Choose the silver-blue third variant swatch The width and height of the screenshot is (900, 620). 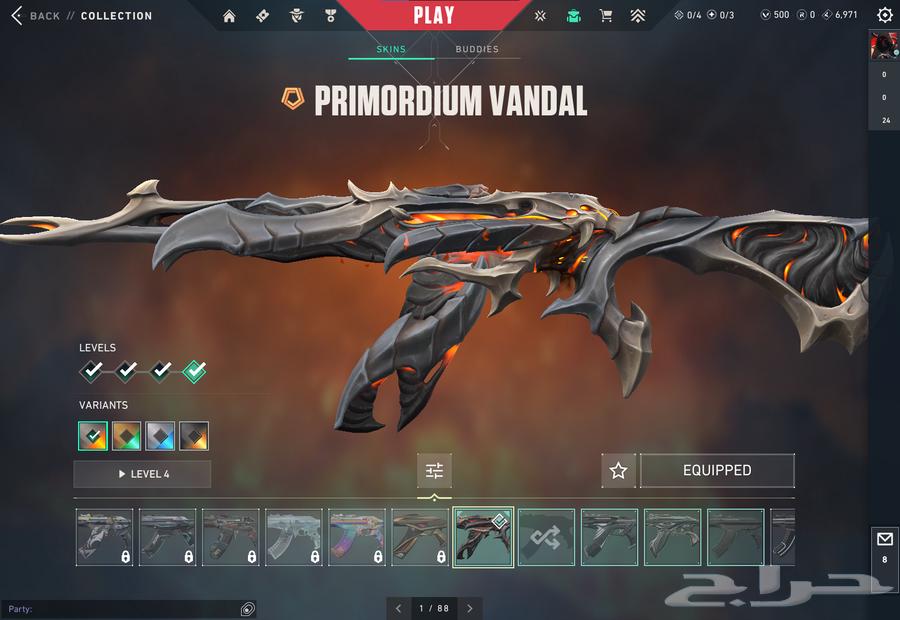pos(160,436)
